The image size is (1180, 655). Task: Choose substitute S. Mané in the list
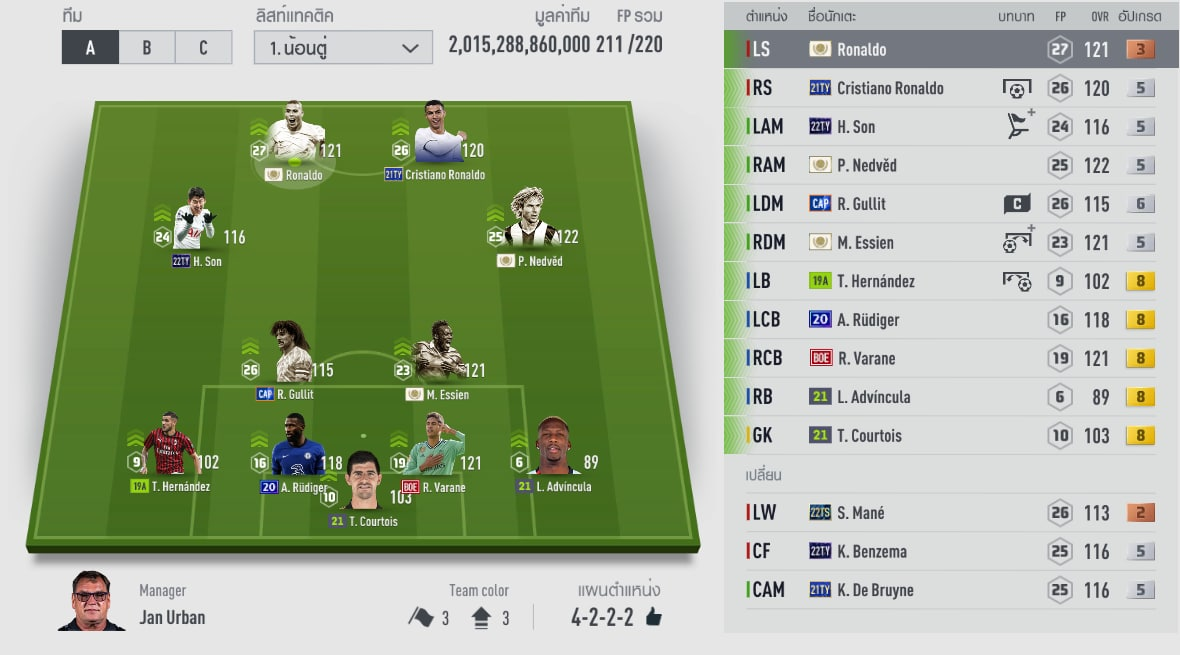950,513
